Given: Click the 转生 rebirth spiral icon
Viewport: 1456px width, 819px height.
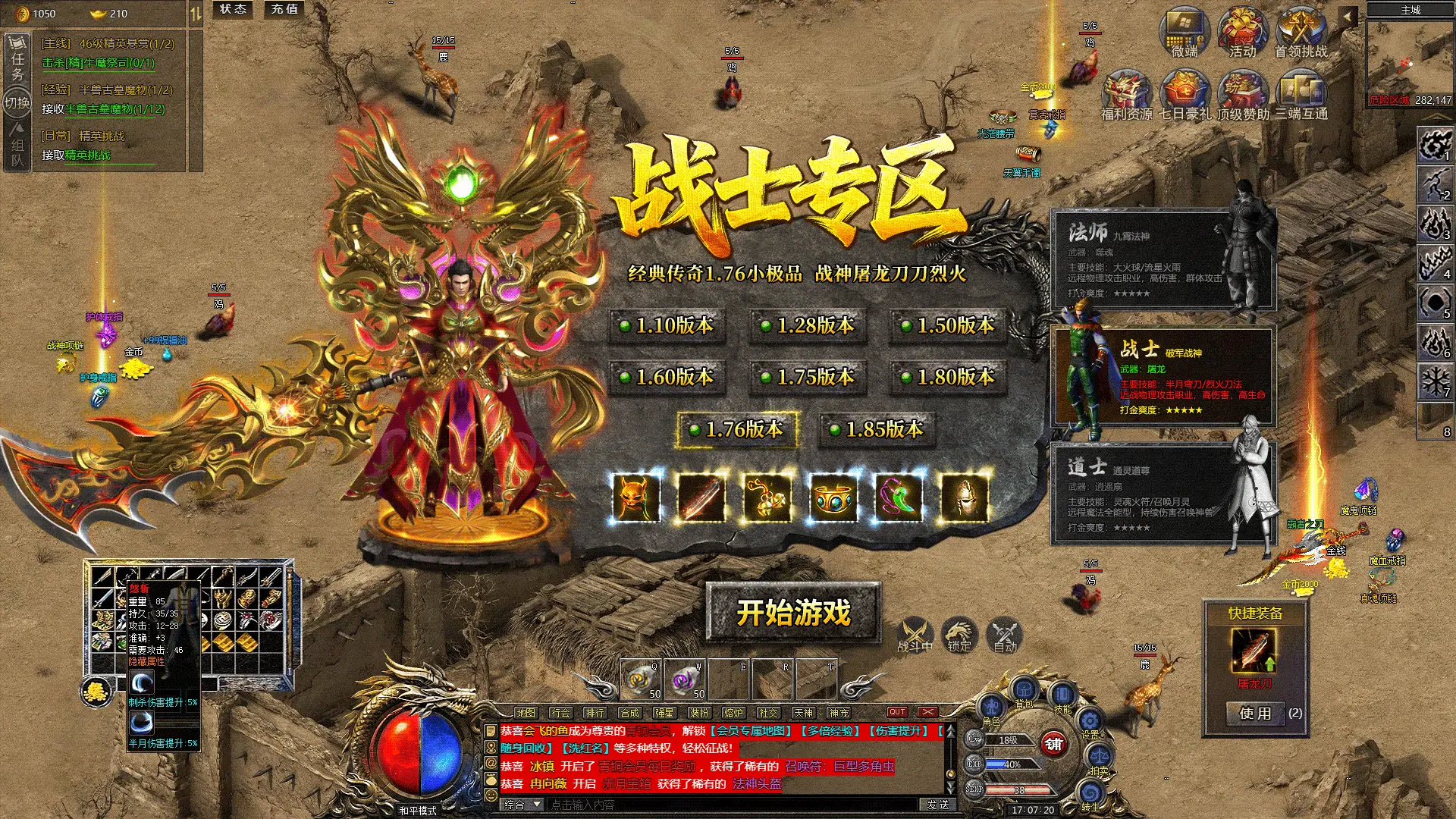Looking at the screenshot, I should (x=1091, y=792).
